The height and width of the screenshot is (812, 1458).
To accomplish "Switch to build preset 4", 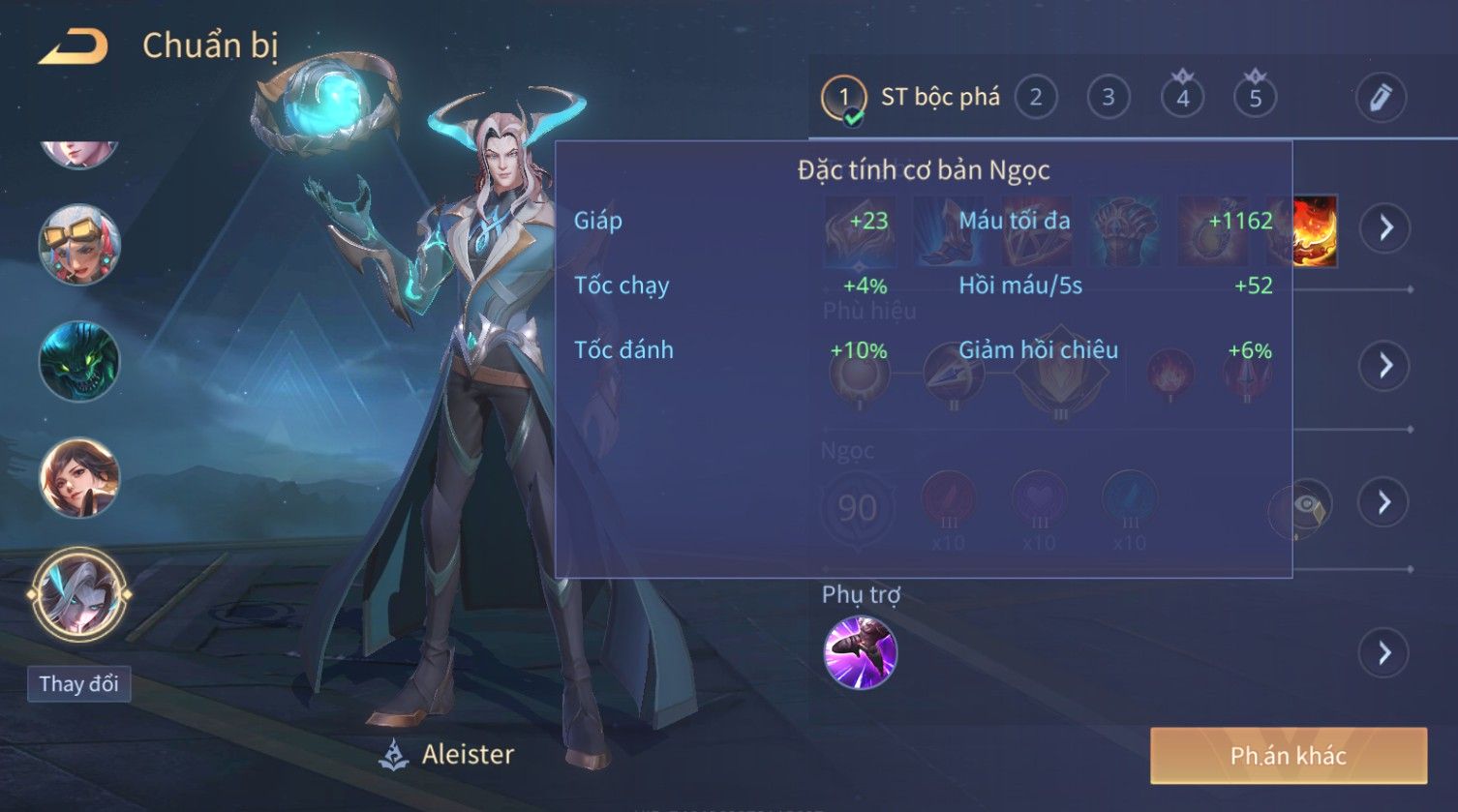I will [x=1182, y=98].
